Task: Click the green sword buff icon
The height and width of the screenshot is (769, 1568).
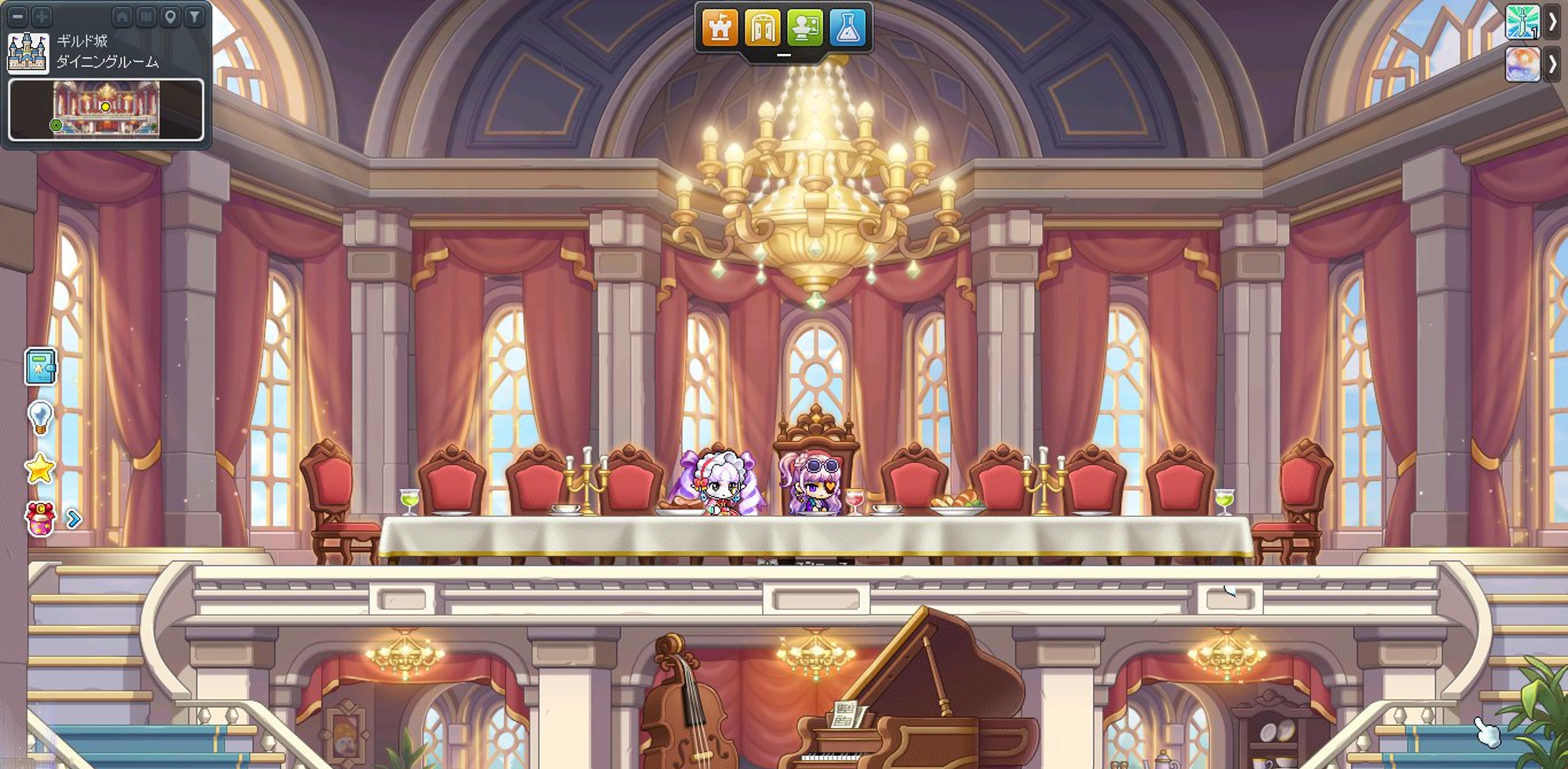Action: 1523,21
